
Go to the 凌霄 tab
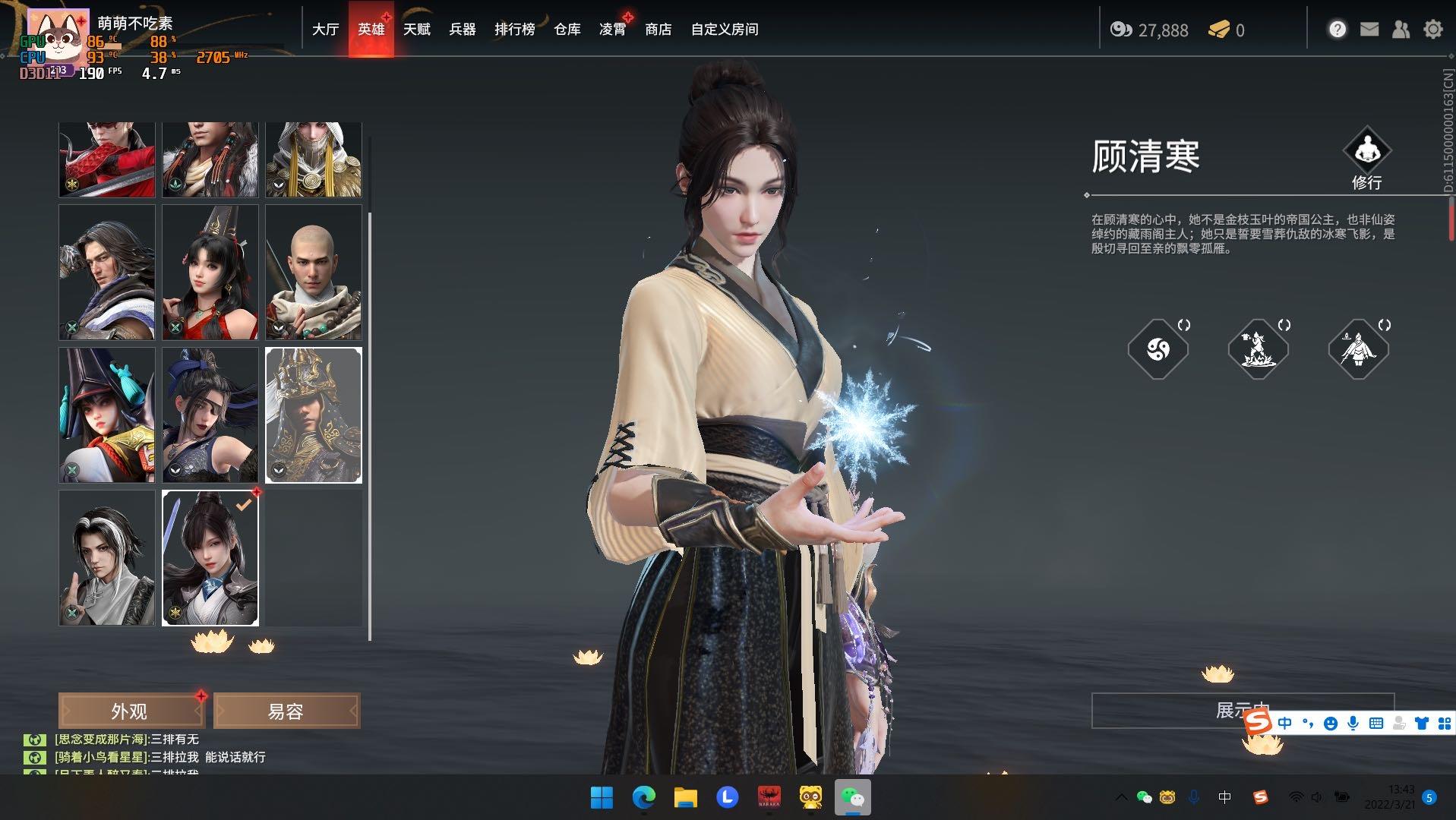tap(612, 30)
